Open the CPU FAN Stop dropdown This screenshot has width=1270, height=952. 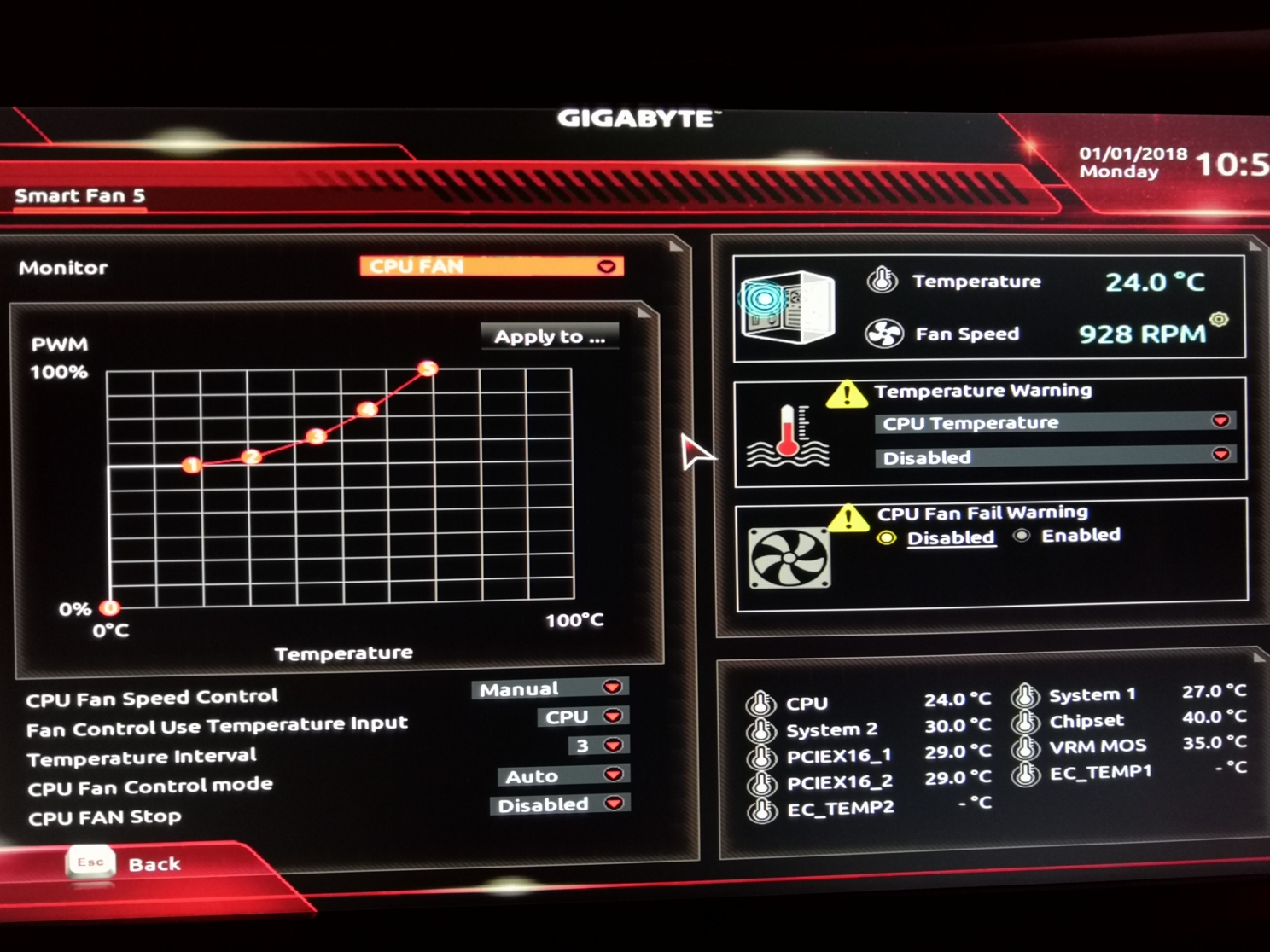tap(559, 804)
